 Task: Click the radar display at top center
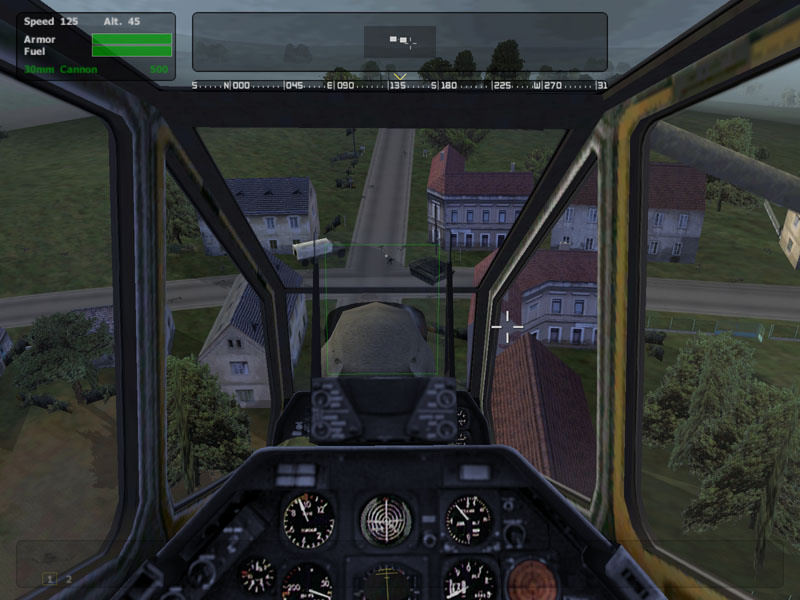click(400, 42)
